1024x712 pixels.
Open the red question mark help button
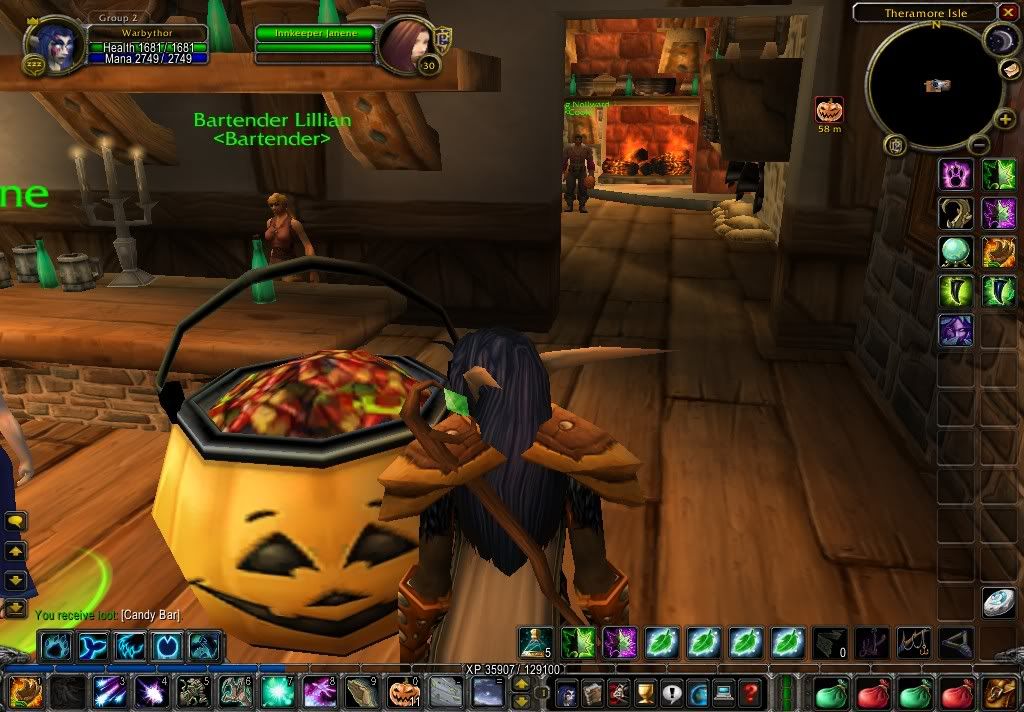[x=750, y=692]
